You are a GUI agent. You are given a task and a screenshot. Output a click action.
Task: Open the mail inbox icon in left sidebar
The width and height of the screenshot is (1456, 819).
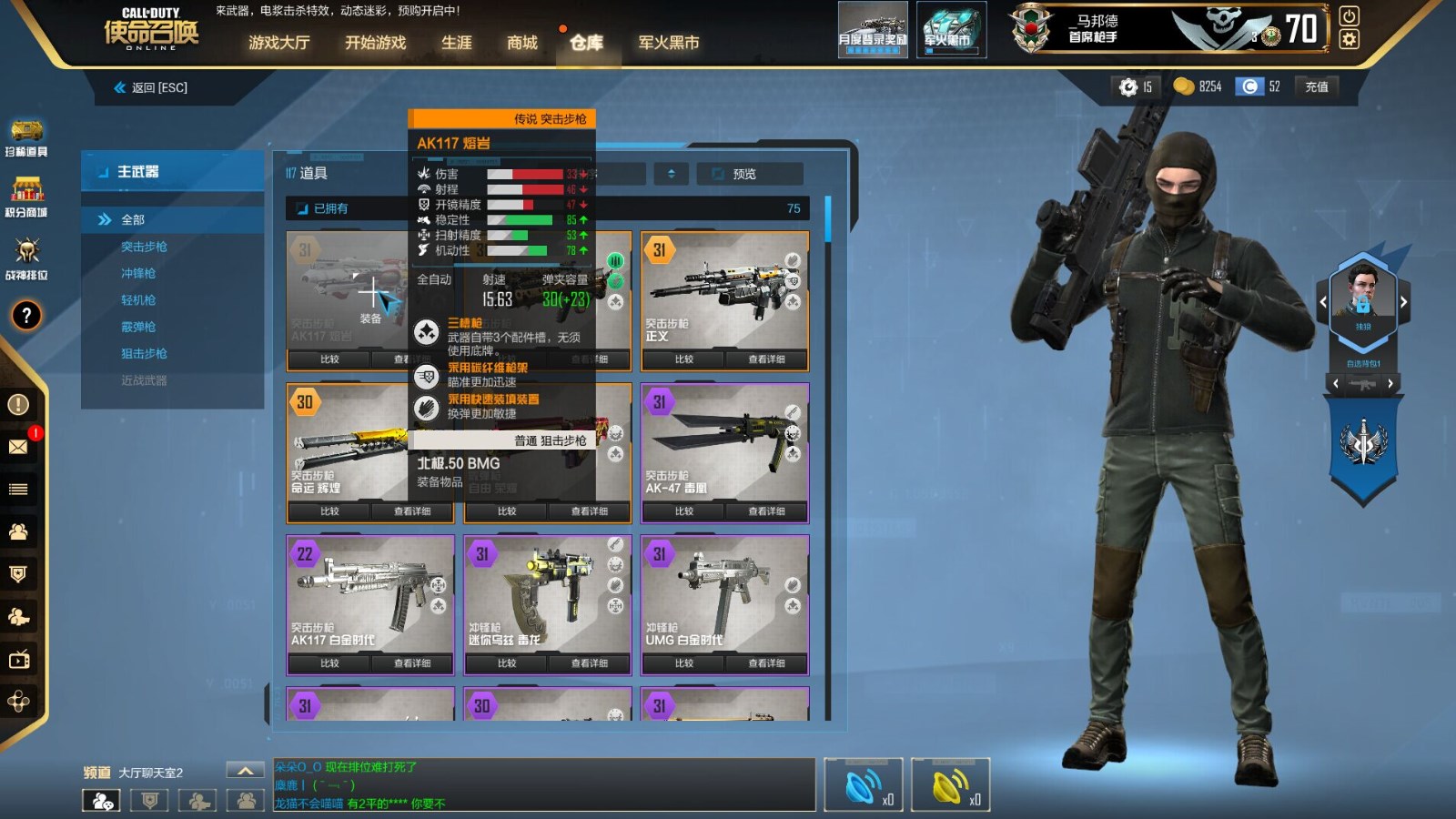[x=18, y=446]
